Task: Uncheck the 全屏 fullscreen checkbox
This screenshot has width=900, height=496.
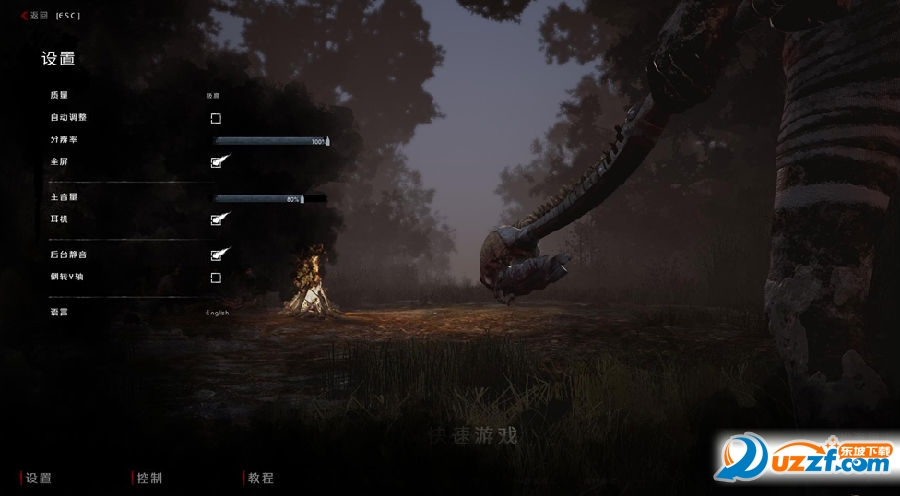Action: click(x=216, y=162)
